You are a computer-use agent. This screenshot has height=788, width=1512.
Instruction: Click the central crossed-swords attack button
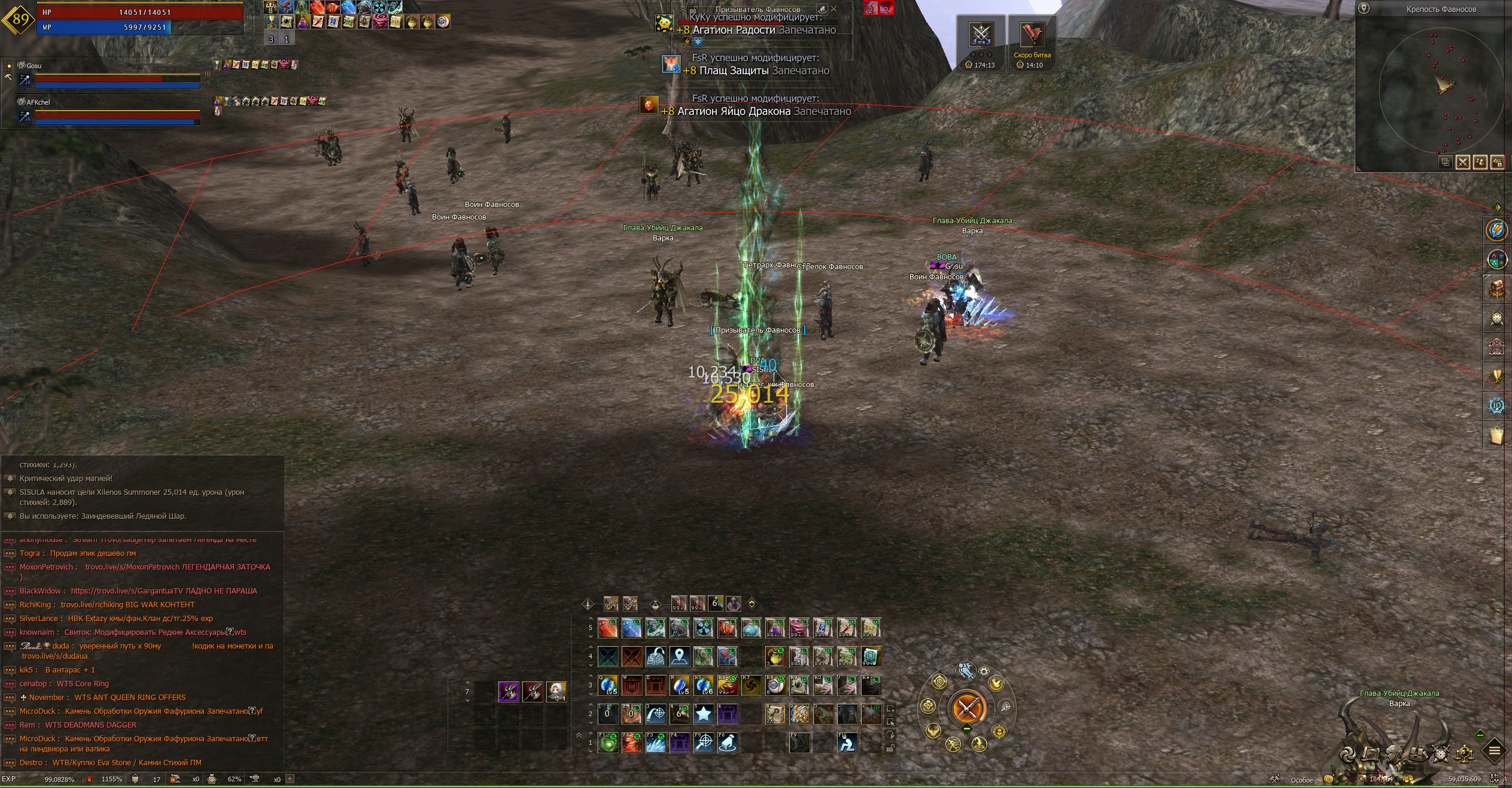967,708
